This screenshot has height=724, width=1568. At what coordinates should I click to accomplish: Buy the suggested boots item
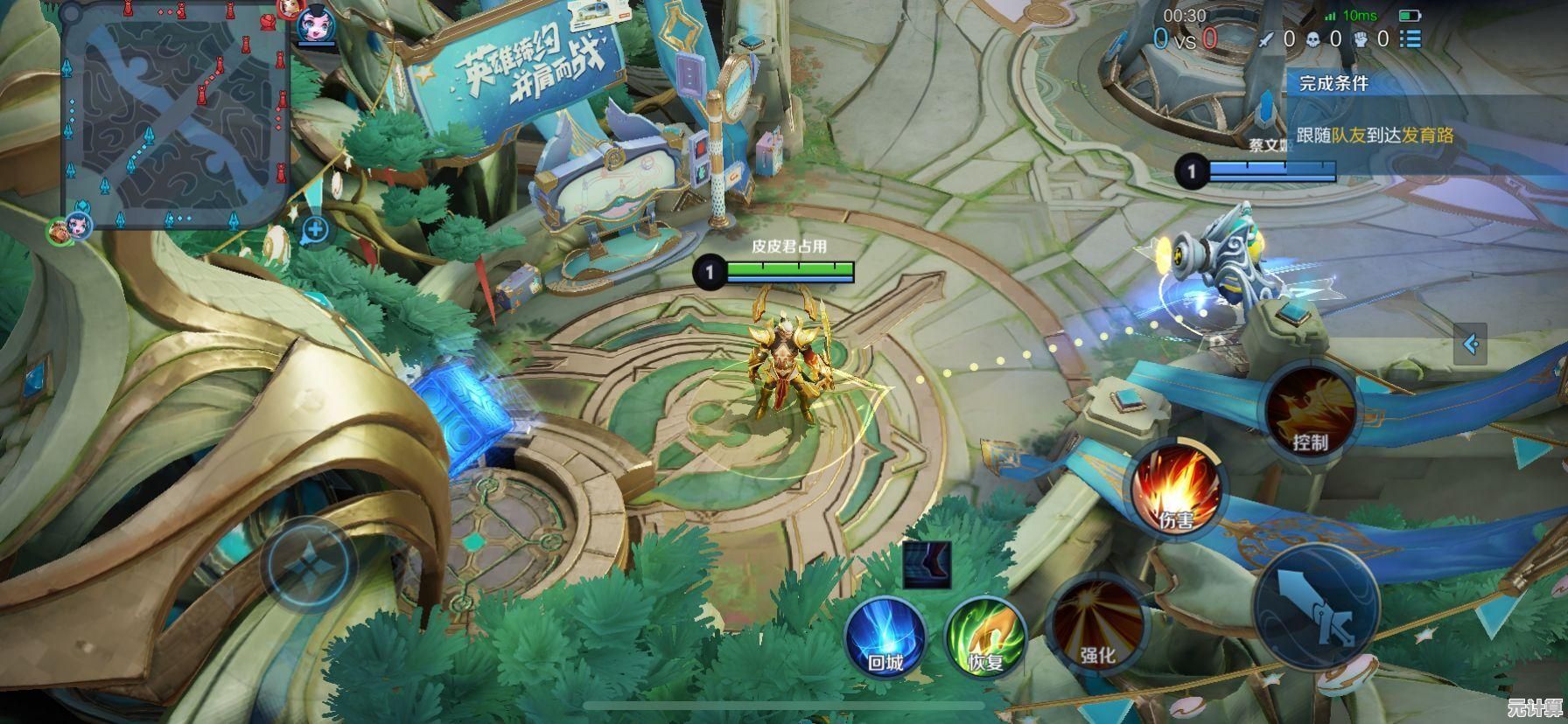click(x=927, y=564)
